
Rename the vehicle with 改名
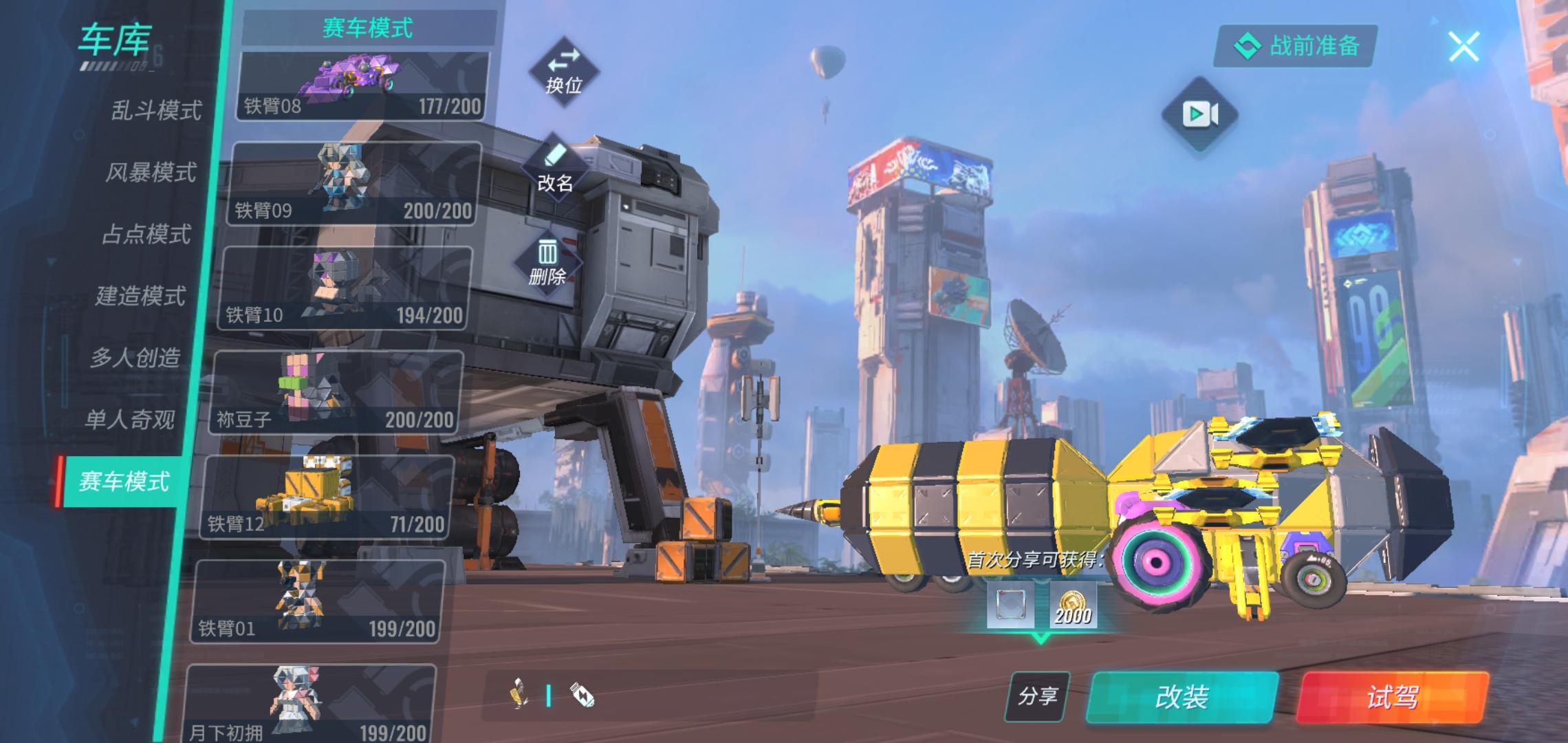coord(555,170)
